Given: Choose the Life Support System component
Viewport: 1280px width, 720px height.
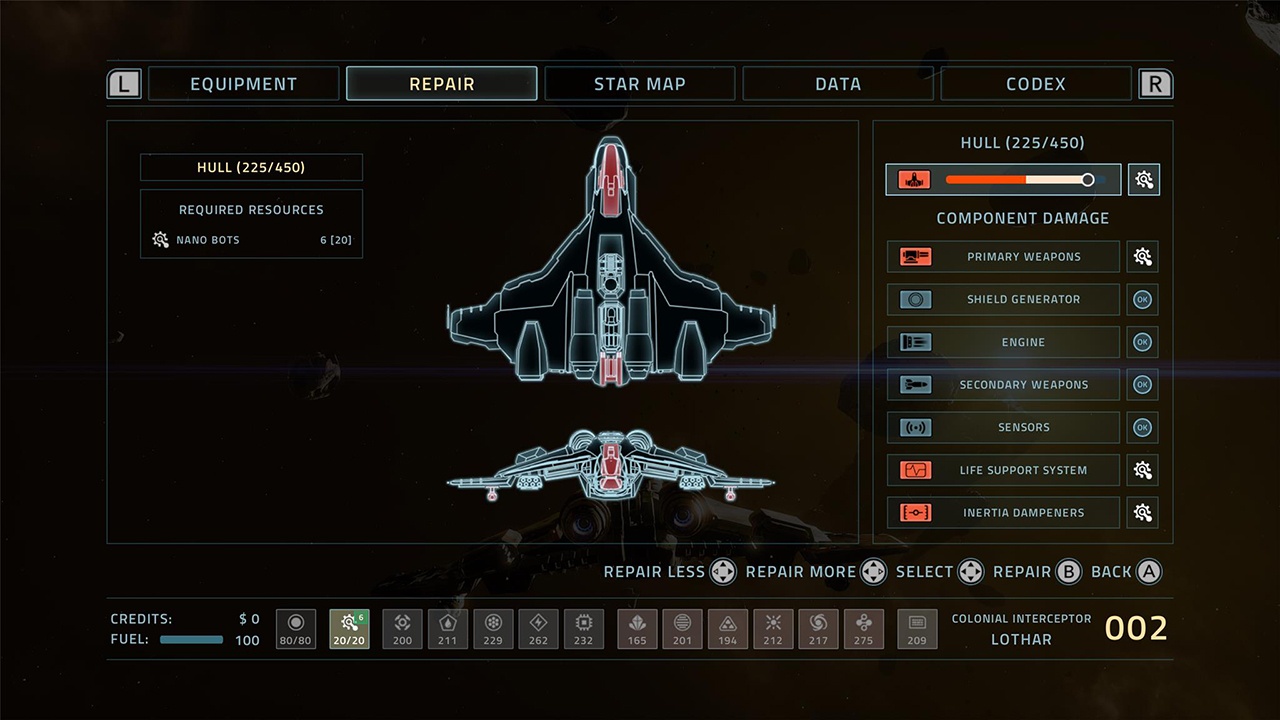Looking at the screenshot, I should click(1003, 470).
